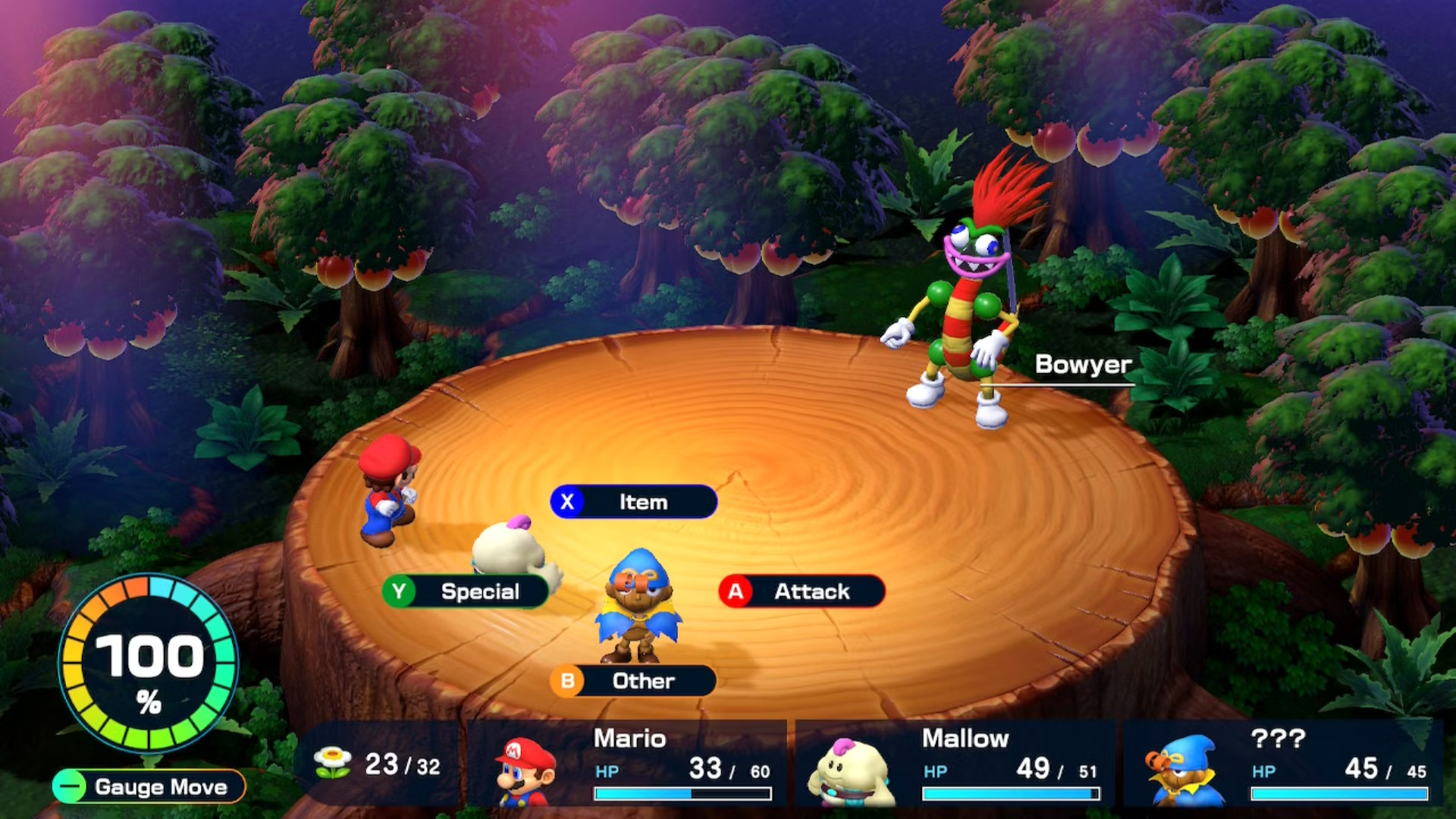Viewport: 1456px width, 819px height.
Task: Choose the Item battle command
Action: (x=634, y=502)
